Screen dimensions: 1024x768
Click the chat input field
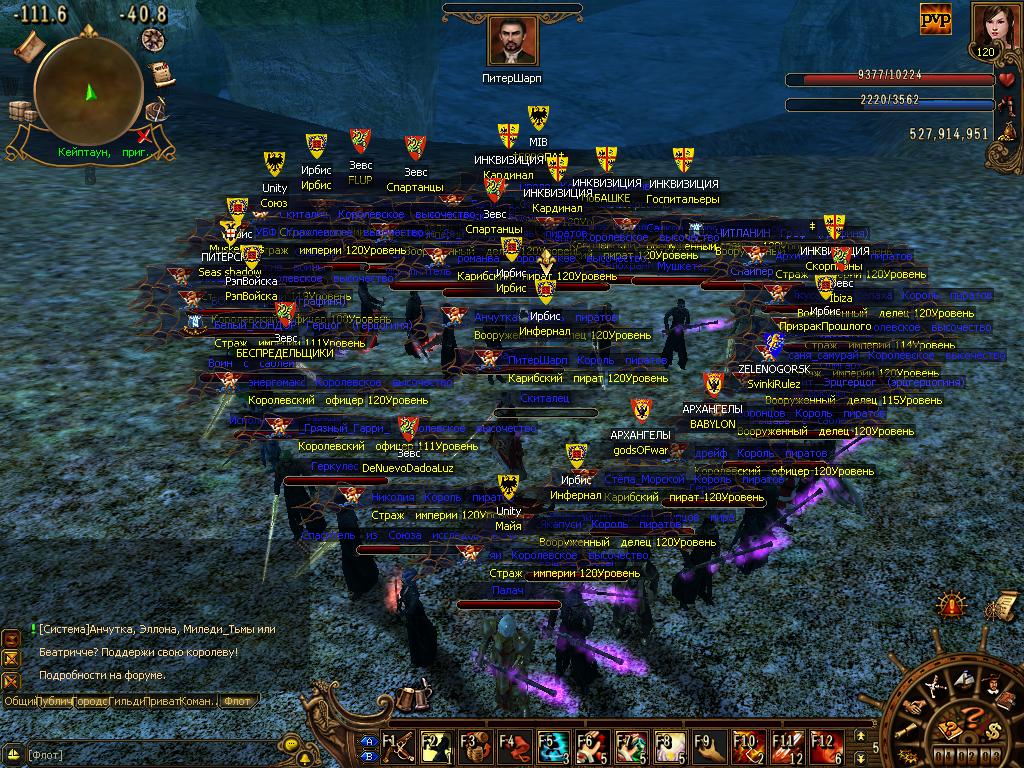point(150,753)
